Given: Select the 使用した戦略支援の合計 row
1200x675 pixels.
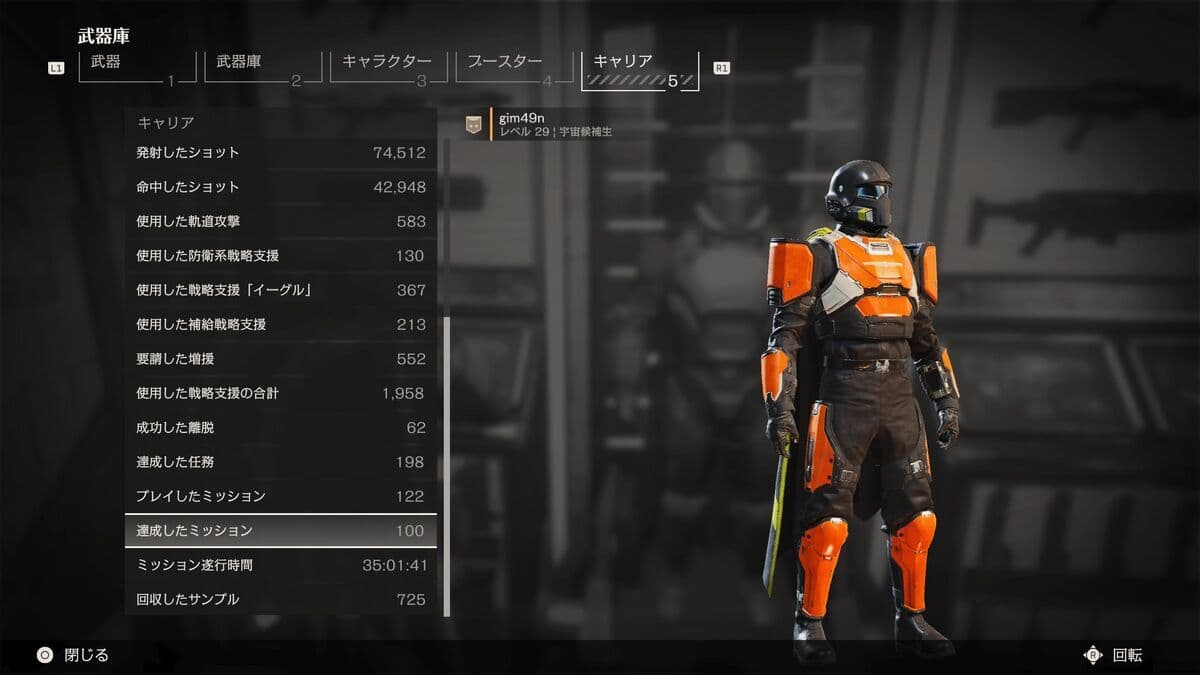Looking at the screenshot, I should coord(281,393).
